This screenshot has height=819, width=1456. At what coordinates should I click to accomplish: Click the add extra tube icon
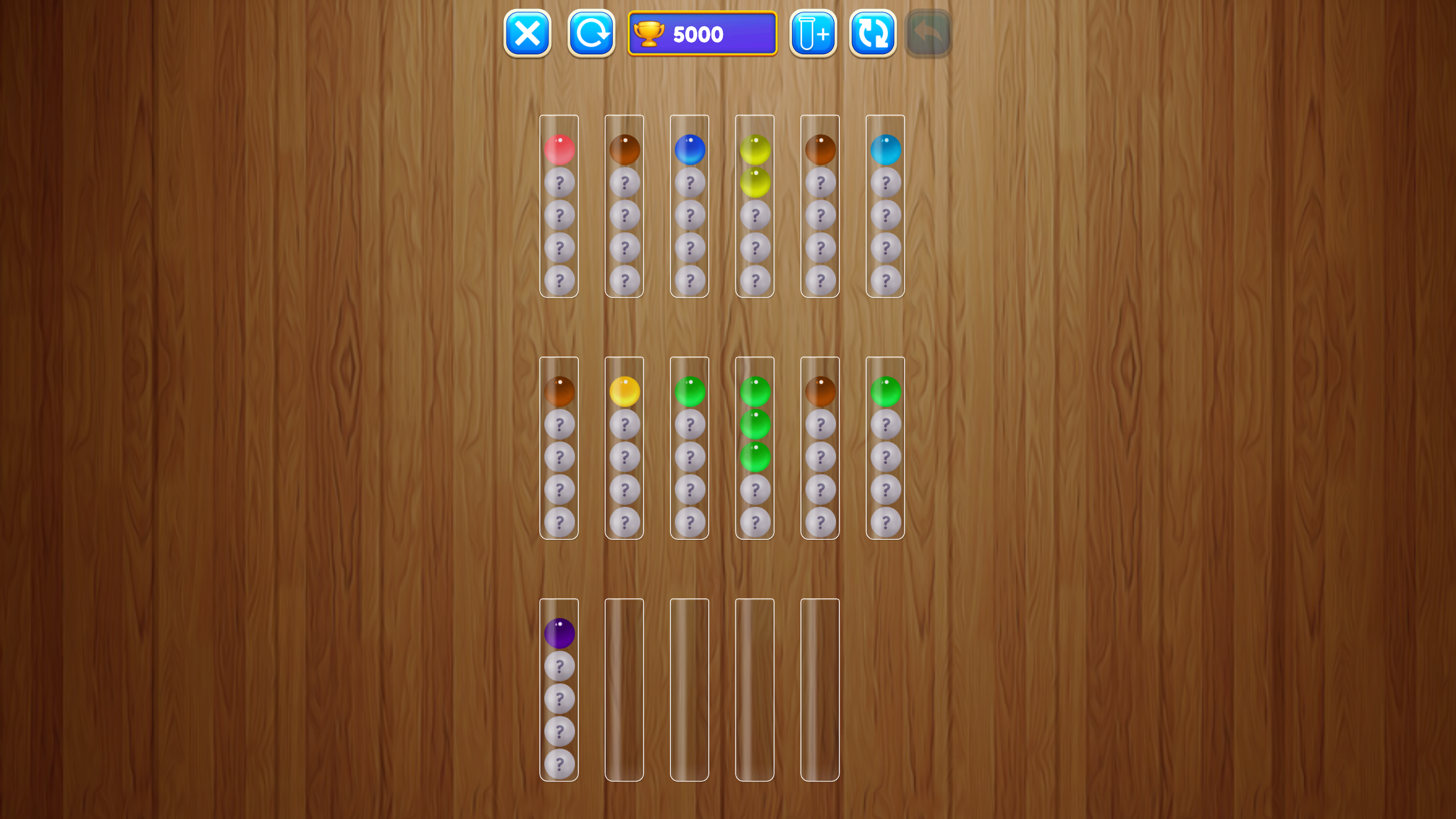pyautogui.click(x=812, y=34)
